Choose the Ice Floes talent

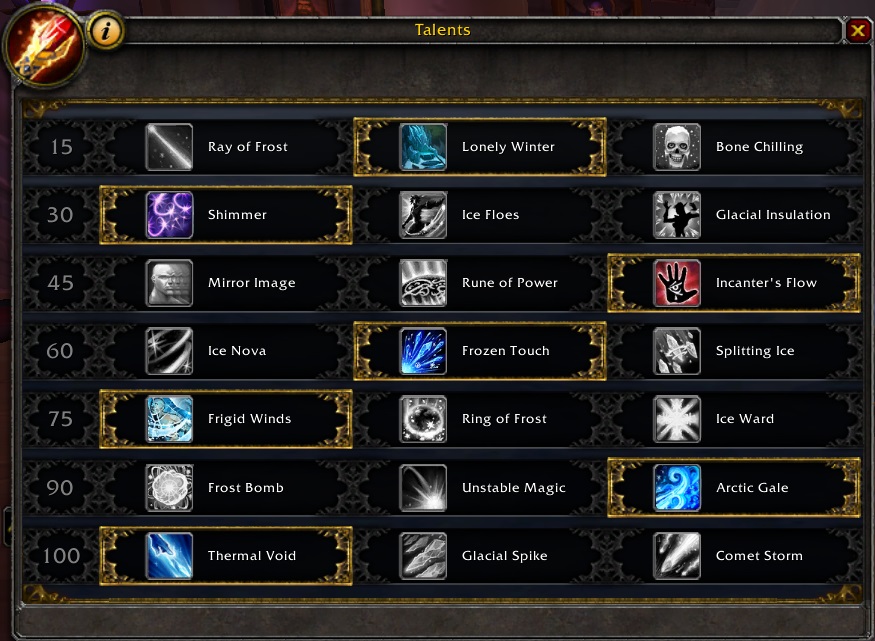[424, 215]
